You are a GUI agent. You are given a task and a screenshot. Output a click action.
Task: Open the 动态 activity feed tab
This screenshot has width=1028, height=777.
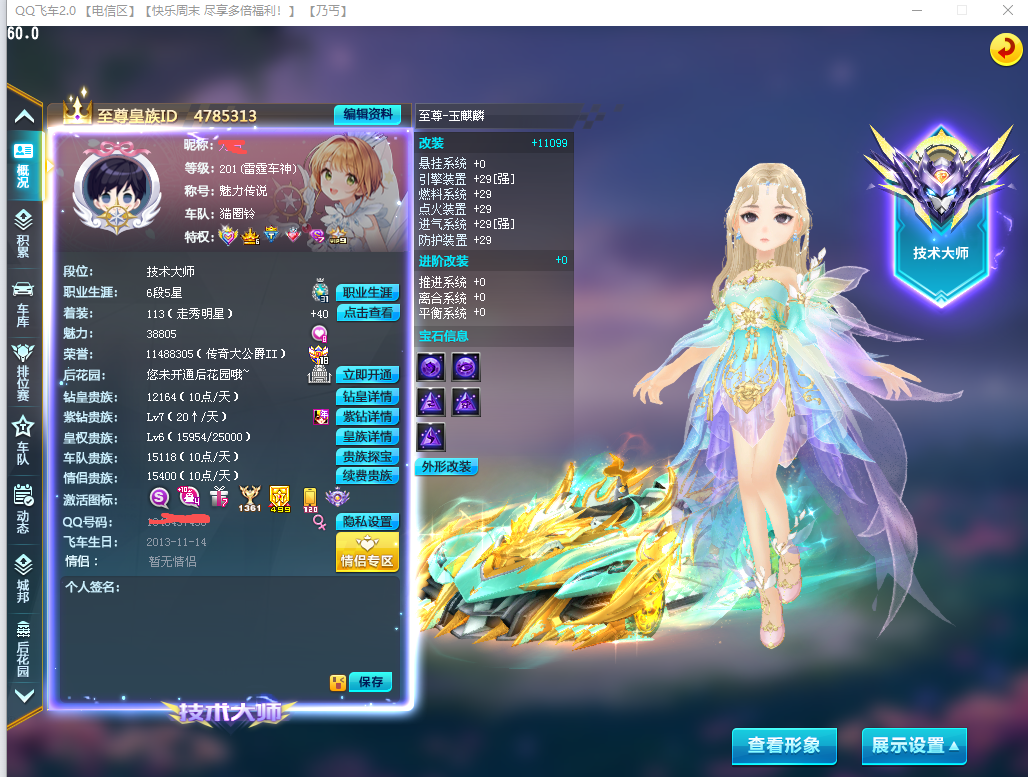[23, 508]
